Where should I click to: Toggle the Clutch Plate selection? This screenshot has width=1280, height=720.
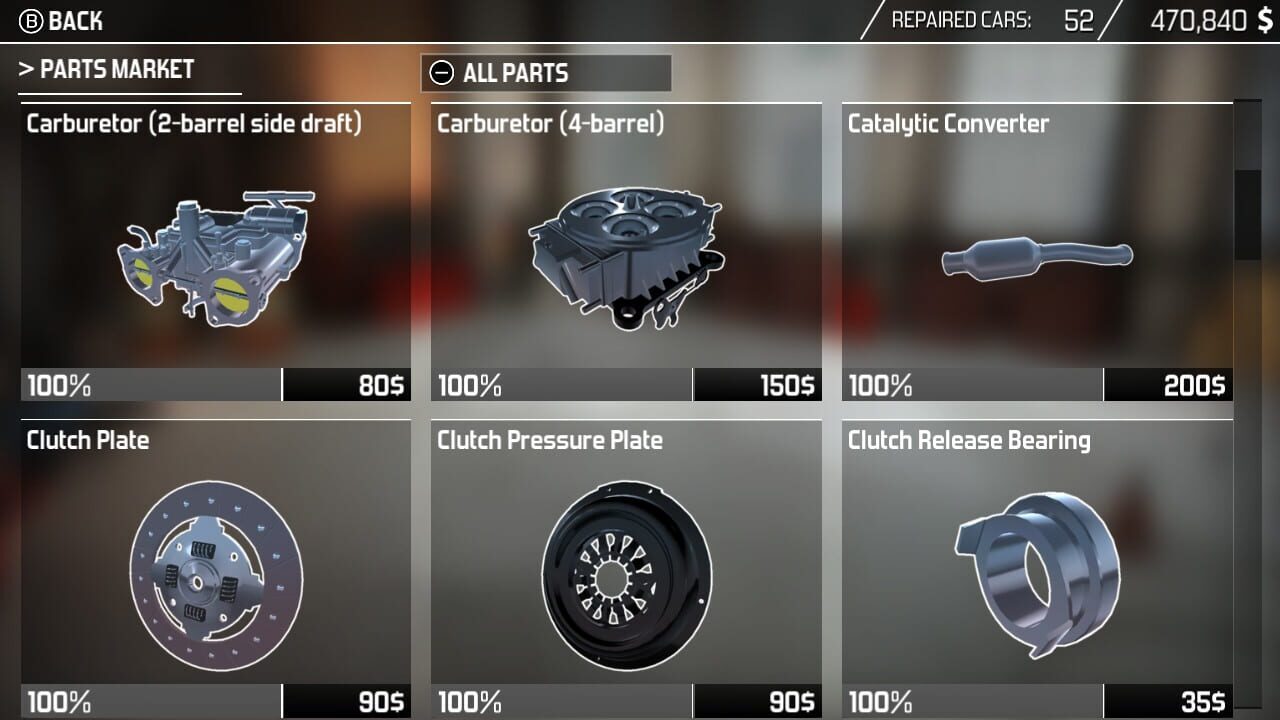(x=217, y=570)
